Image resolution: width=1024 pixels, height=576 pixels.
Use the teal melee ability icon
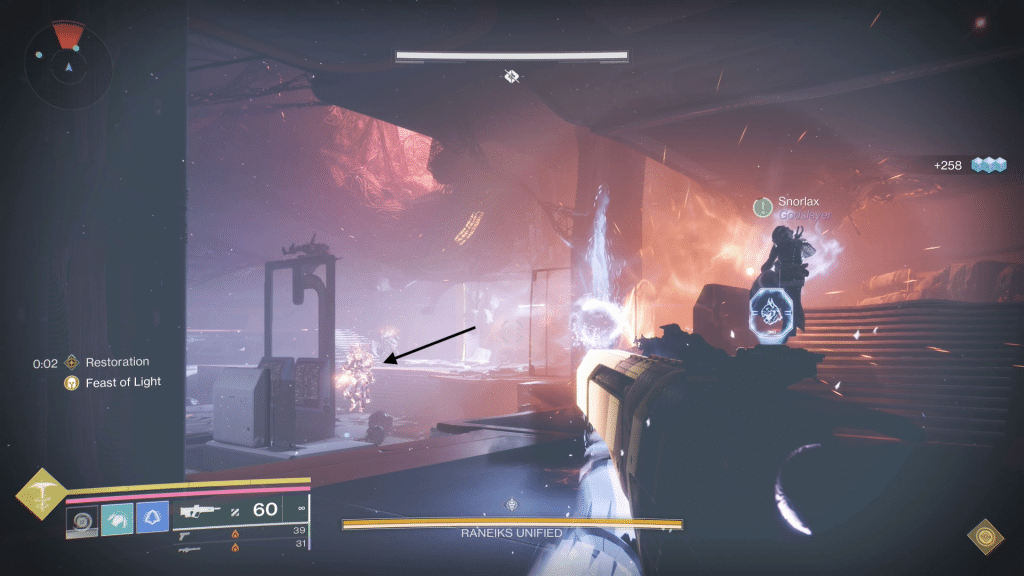[x=117, y=517]
